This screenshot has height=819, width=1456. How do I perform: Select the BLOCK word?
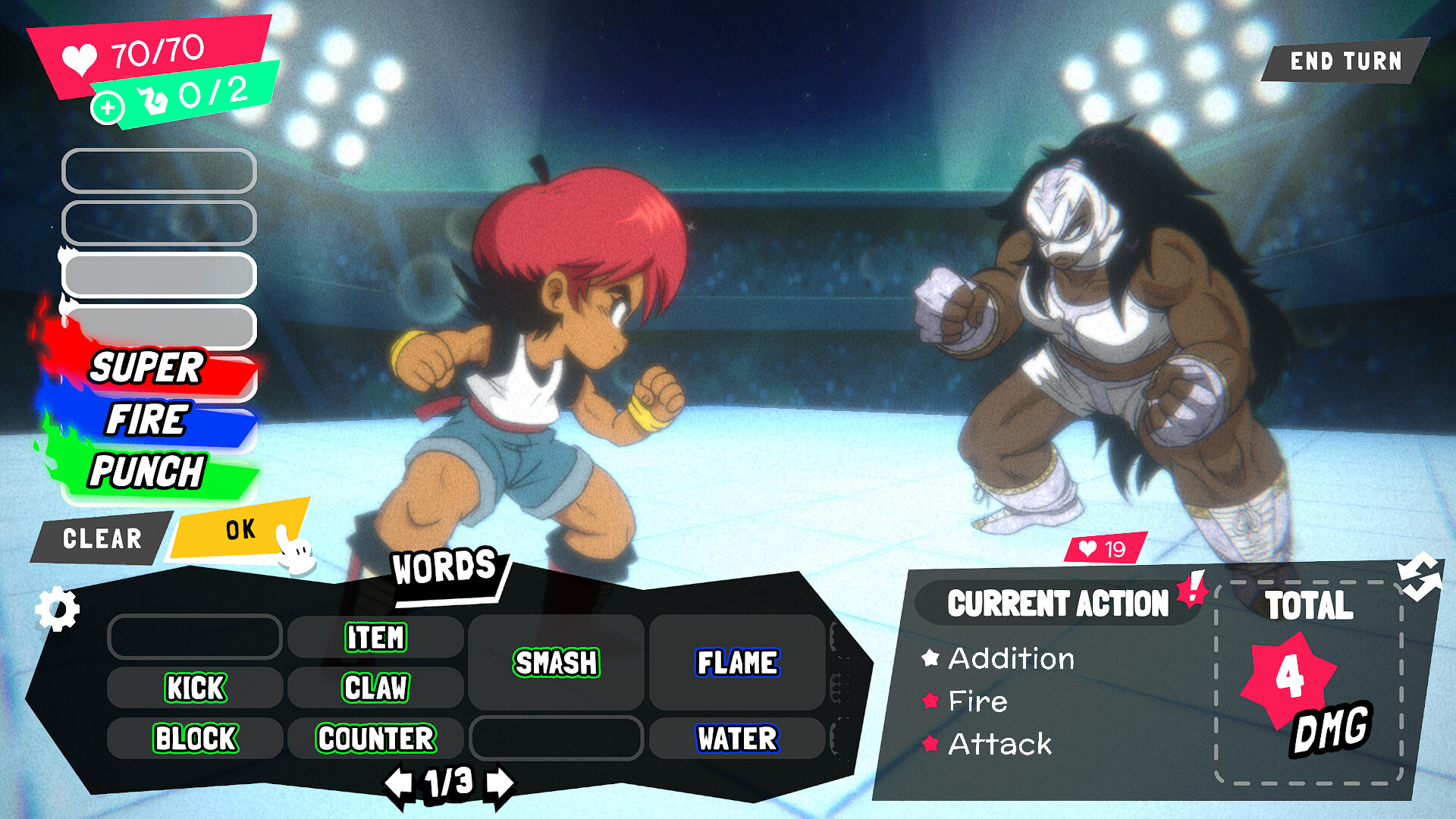[195, 738]
